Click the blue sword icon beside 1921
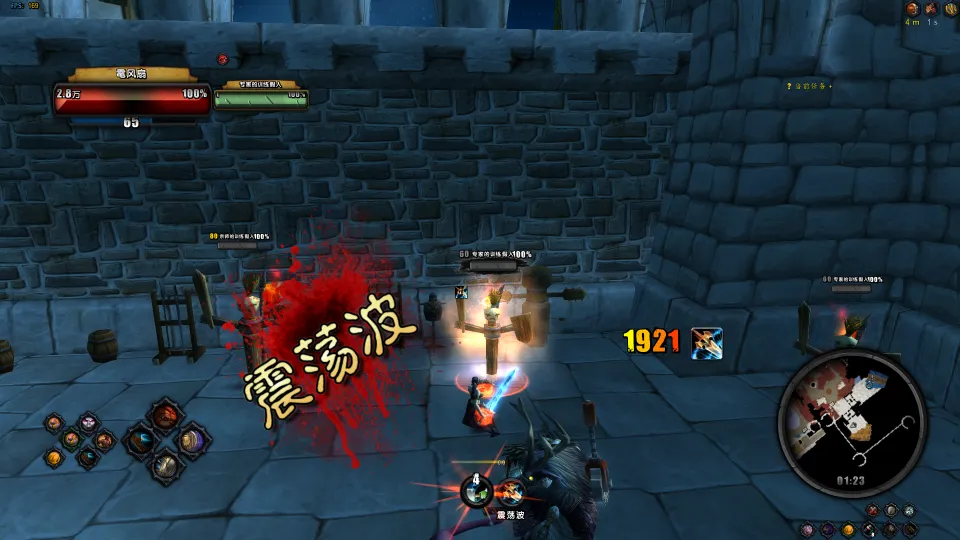The width and height of the screenshot is (960, 540). coord(706,342)
